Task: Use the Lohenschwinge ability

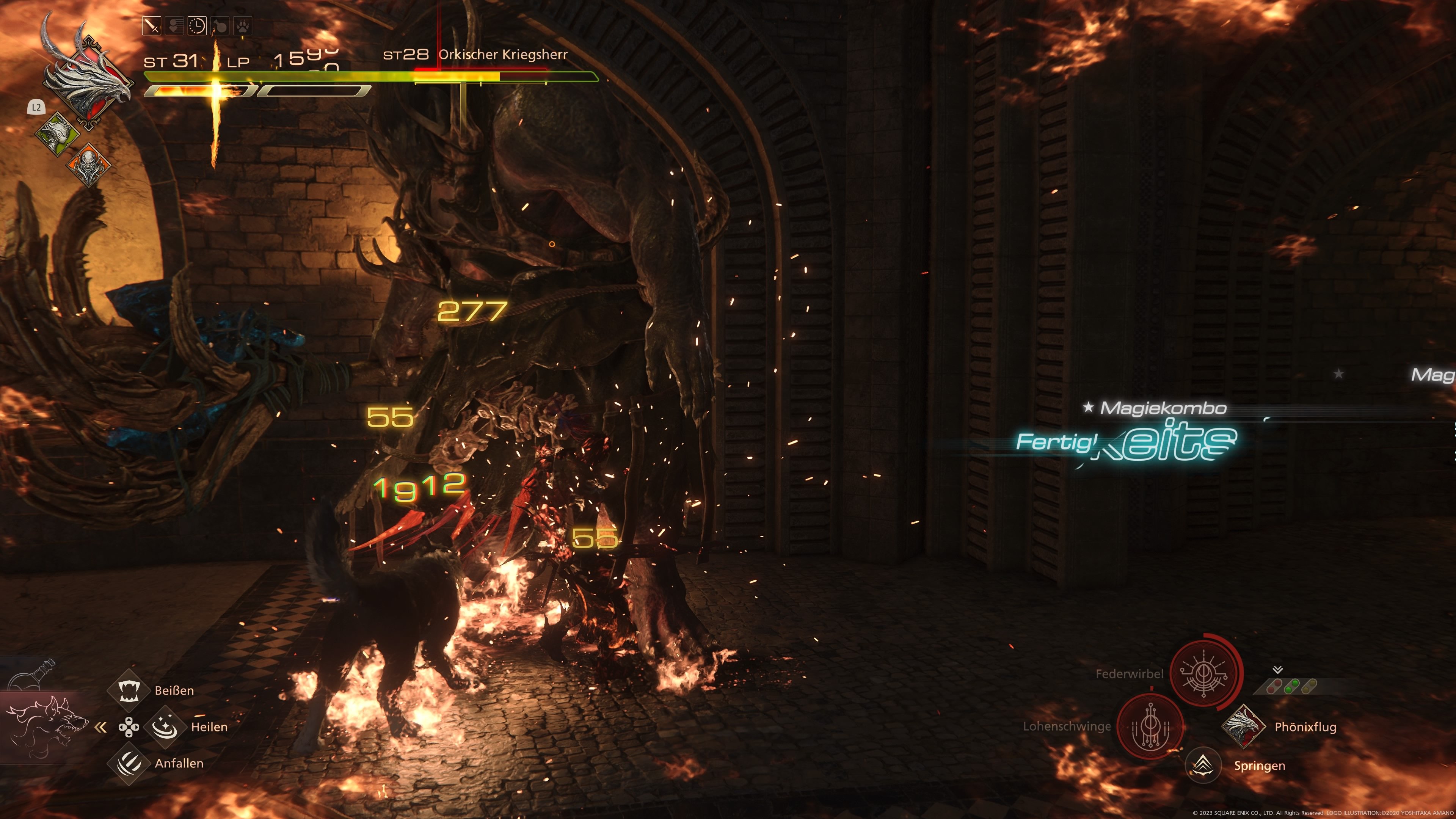Action: 1152,726
